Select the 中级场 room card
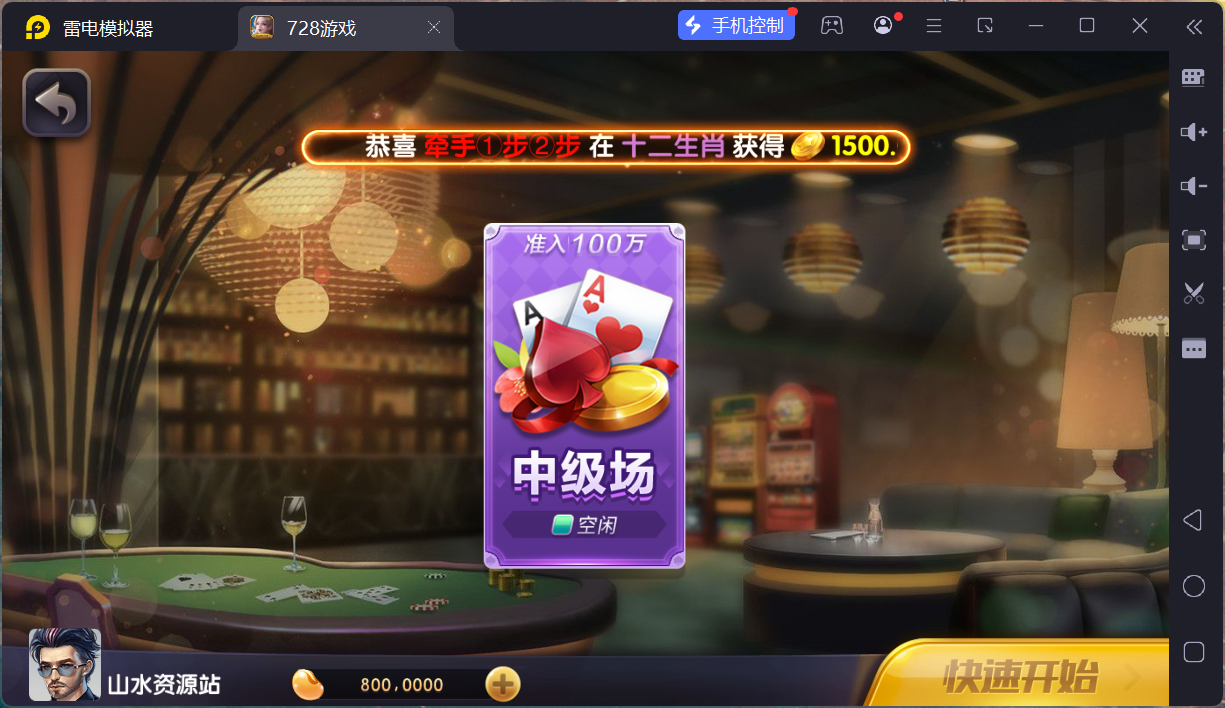 point(585,396)
